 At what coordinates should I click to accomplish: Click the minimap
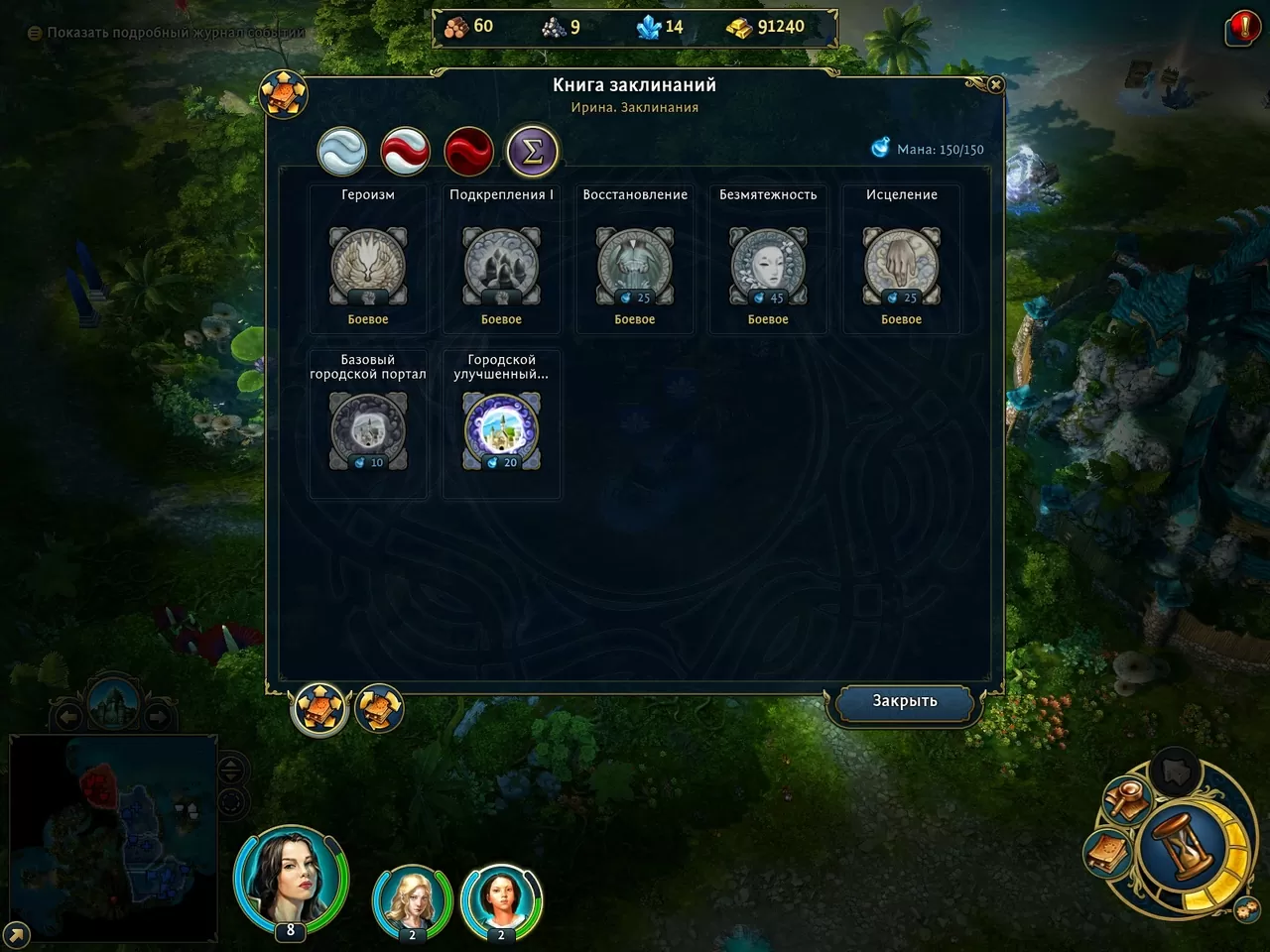(113, 837)
